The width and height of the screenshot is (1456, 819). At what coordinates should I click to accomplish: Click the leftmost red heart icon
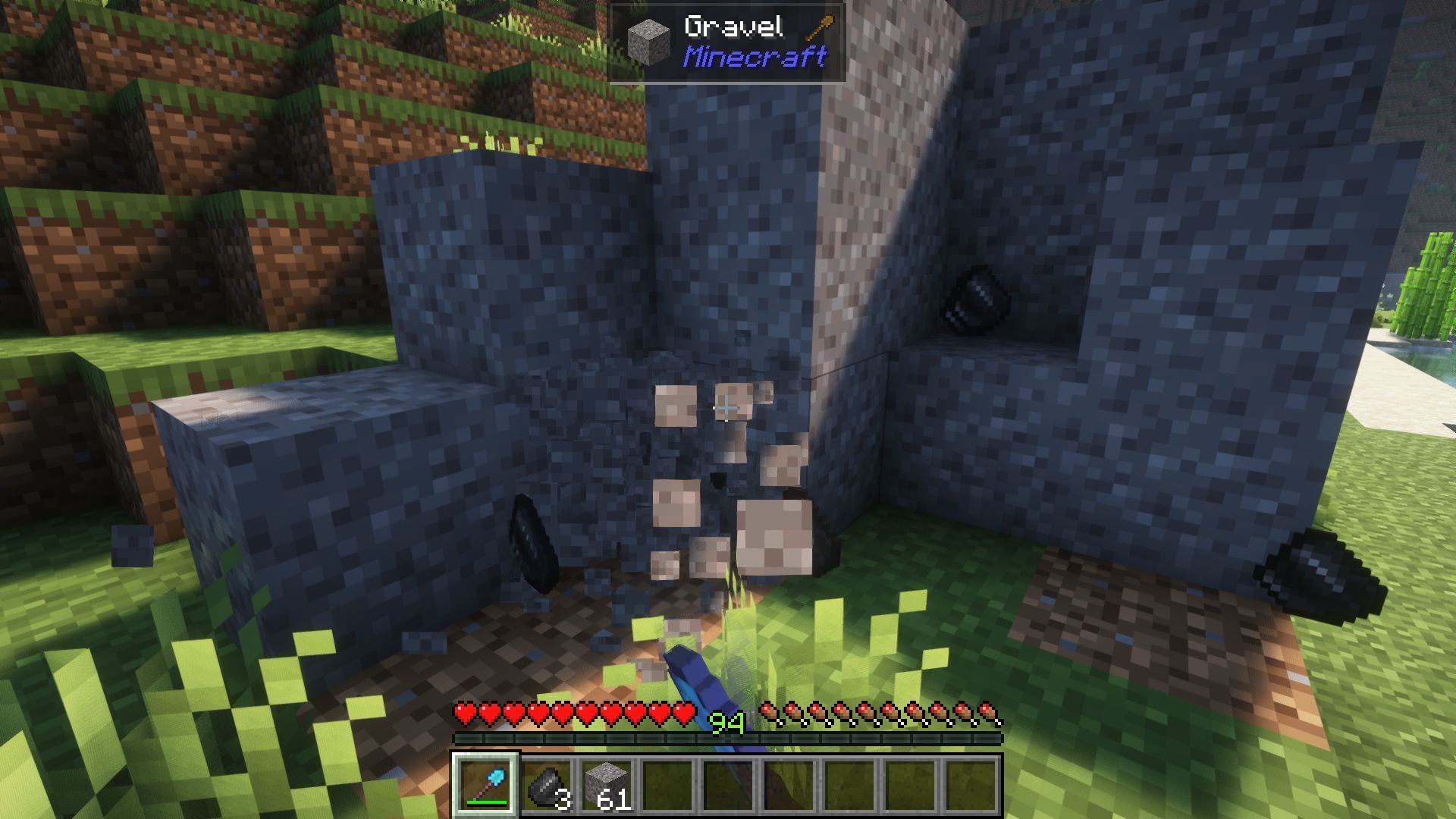(x=463, y=713)
